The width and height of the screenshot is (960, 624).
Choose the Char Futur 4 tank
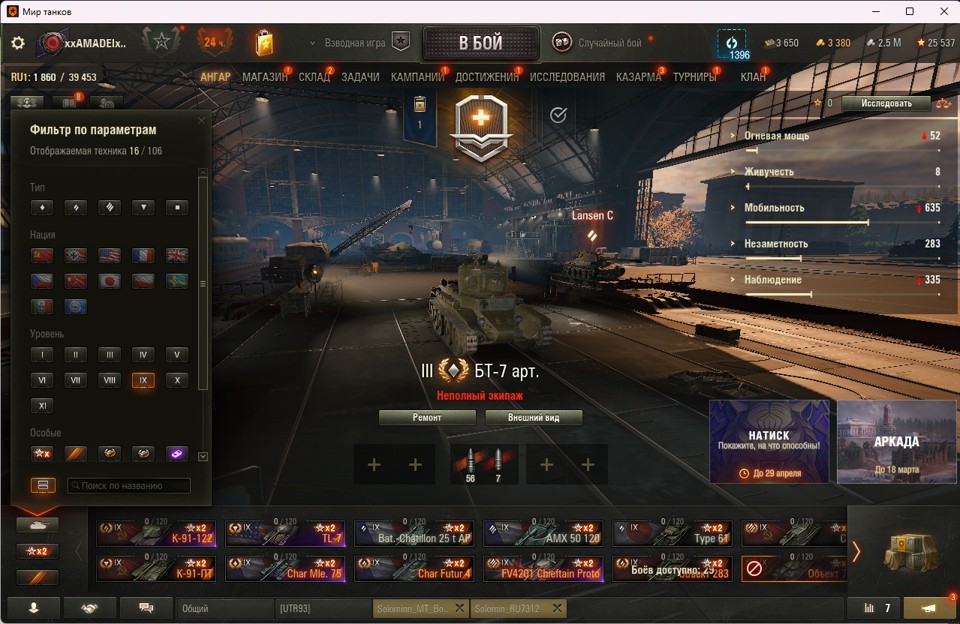click(x=414, y=569)
